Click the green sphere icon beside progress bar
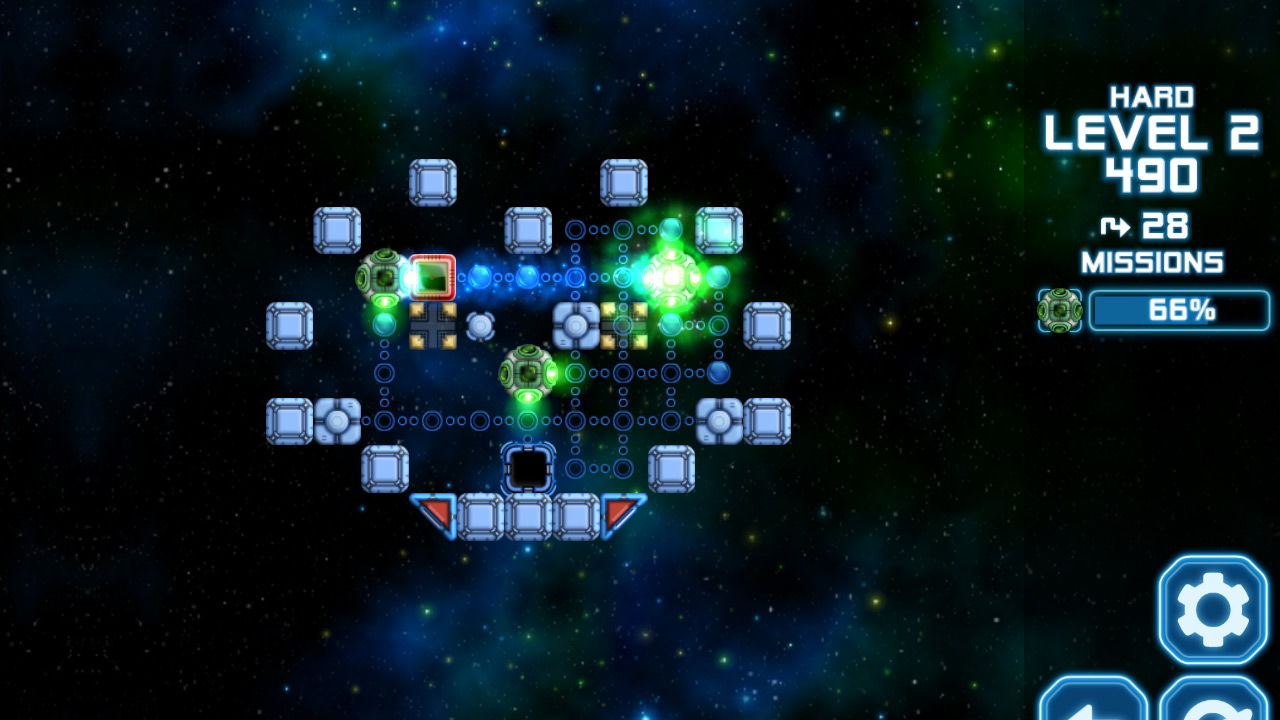 (x=1060, y=311)
